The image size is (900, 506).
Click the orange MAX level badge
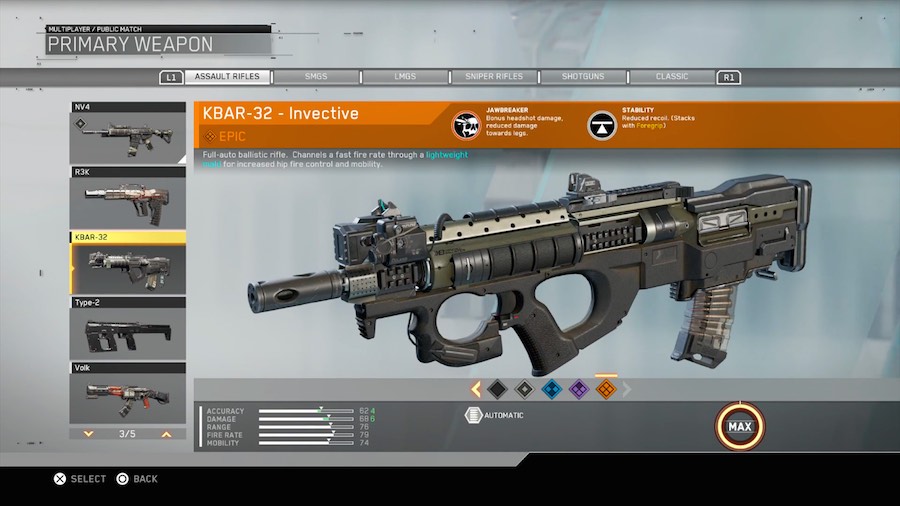tap(739, 427)
